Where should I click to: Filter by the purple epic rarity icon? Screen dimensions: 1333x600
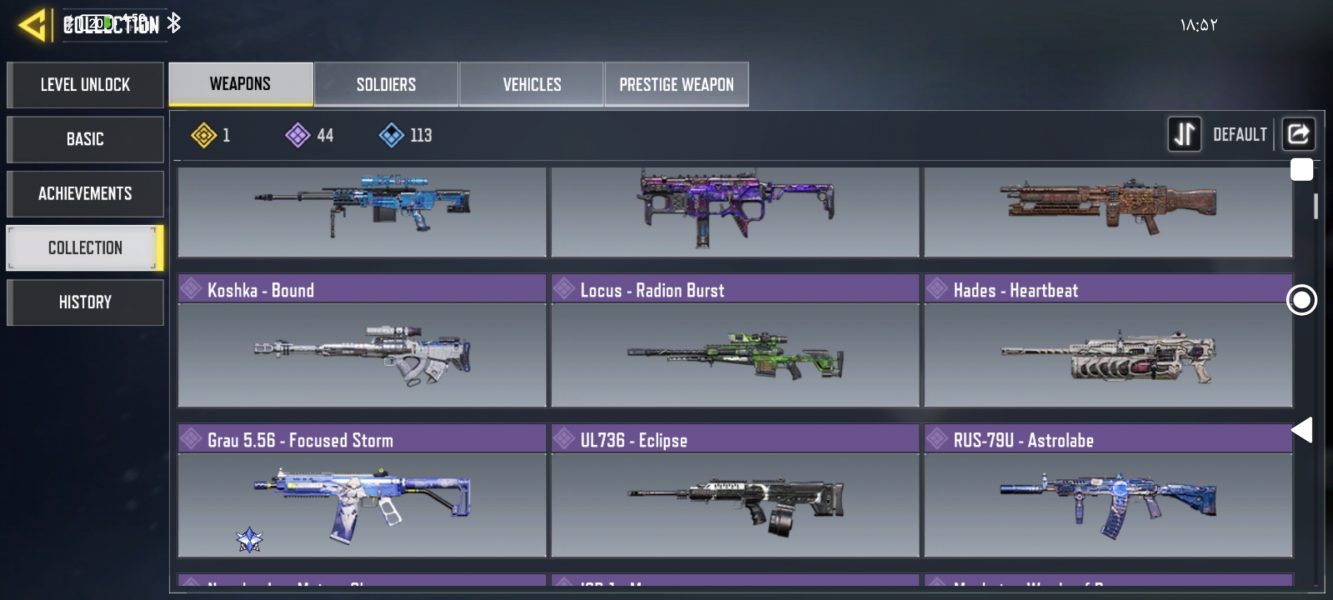(x=298, y=135)
